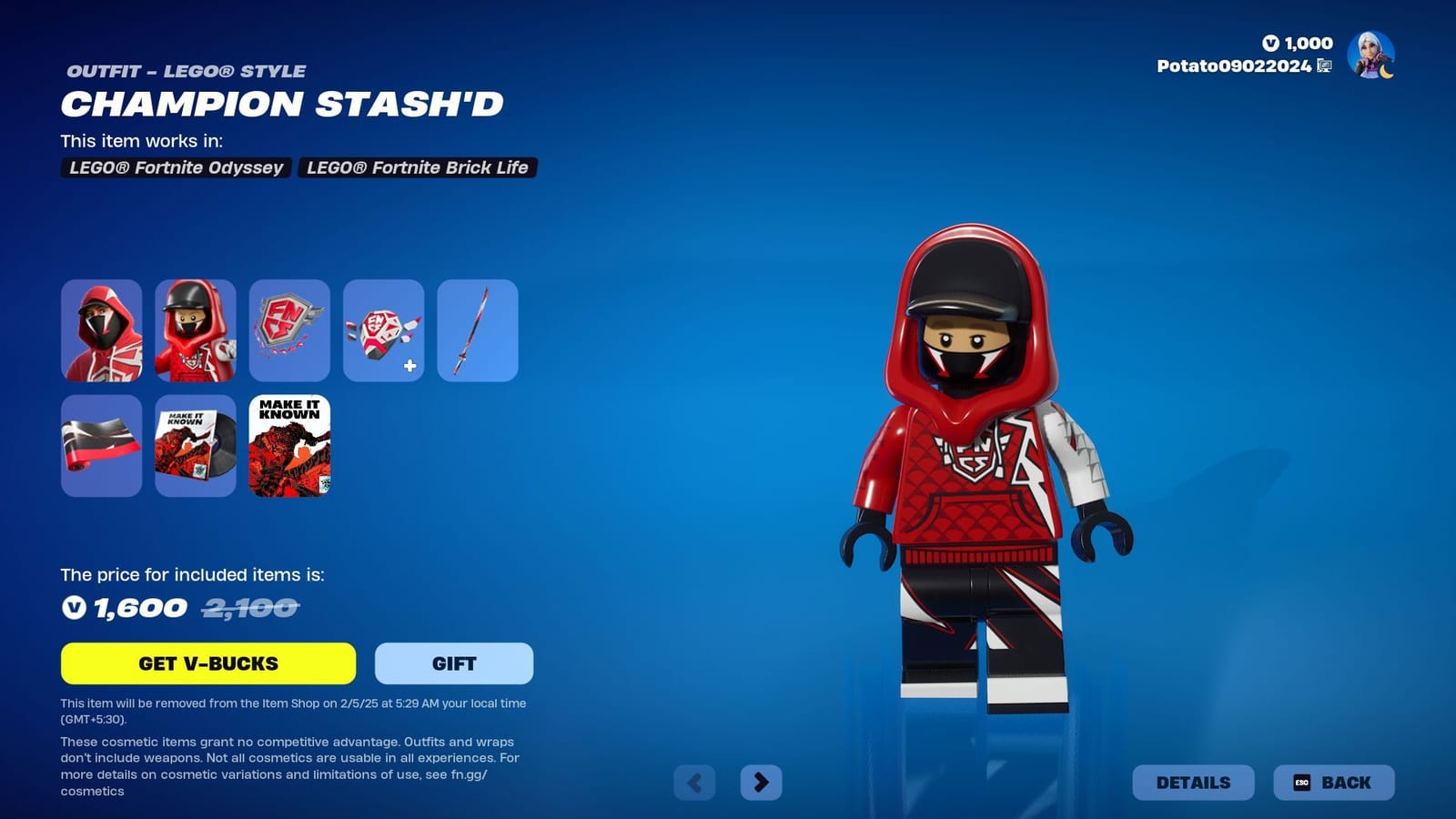View the striped pickaxe item icon

tap(477, 330)
